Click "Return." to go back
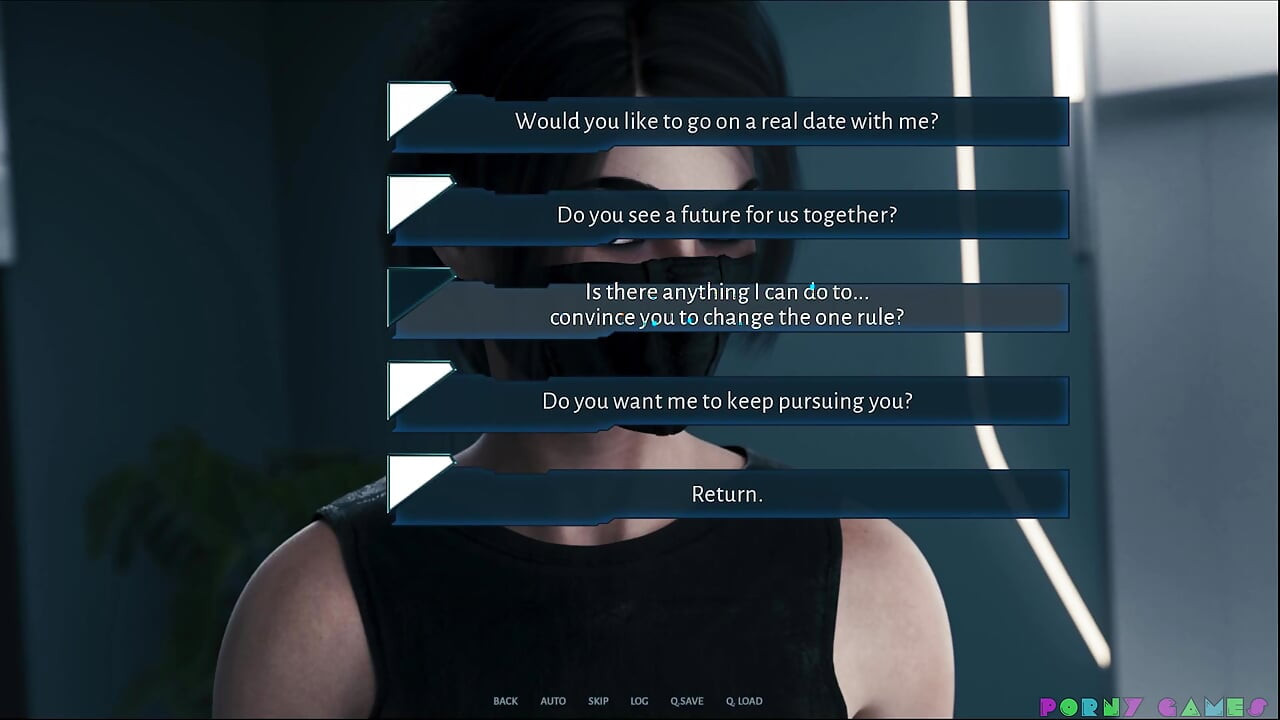The height and width of the screenshot is (720, 1280). (727, 493)
